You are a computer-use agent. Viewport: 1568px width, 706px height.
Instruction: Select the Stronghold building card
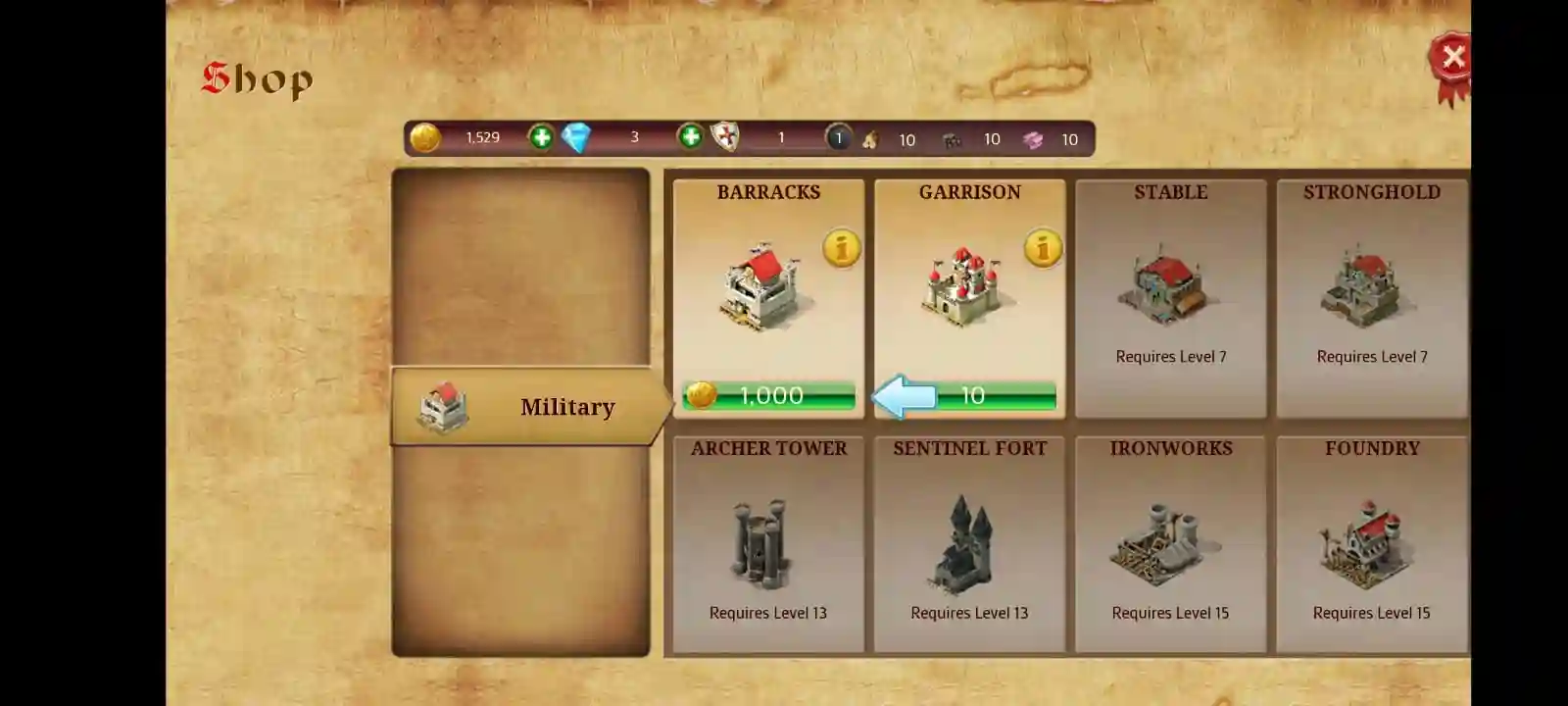(1371, 294)
